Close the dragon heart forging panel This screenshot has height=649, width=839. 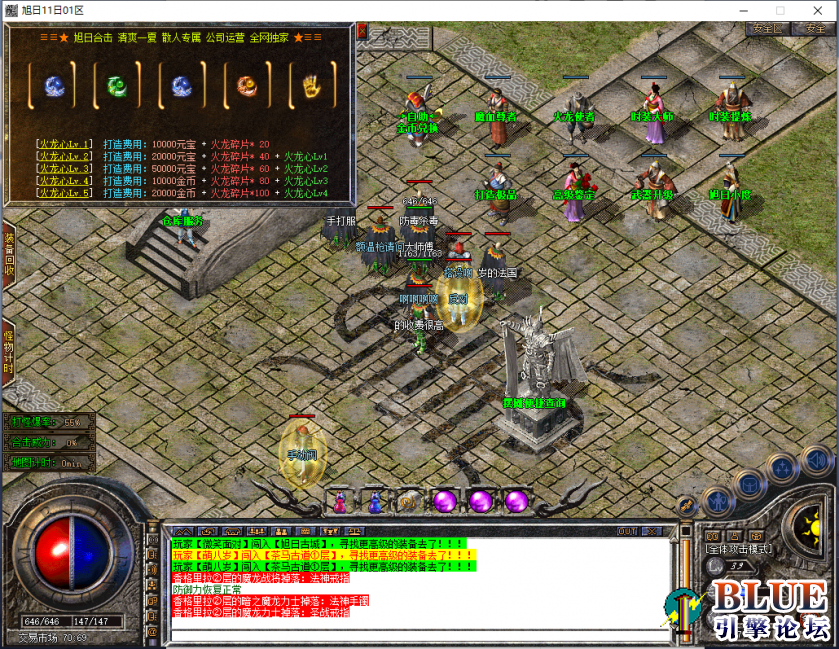(361, 30)
